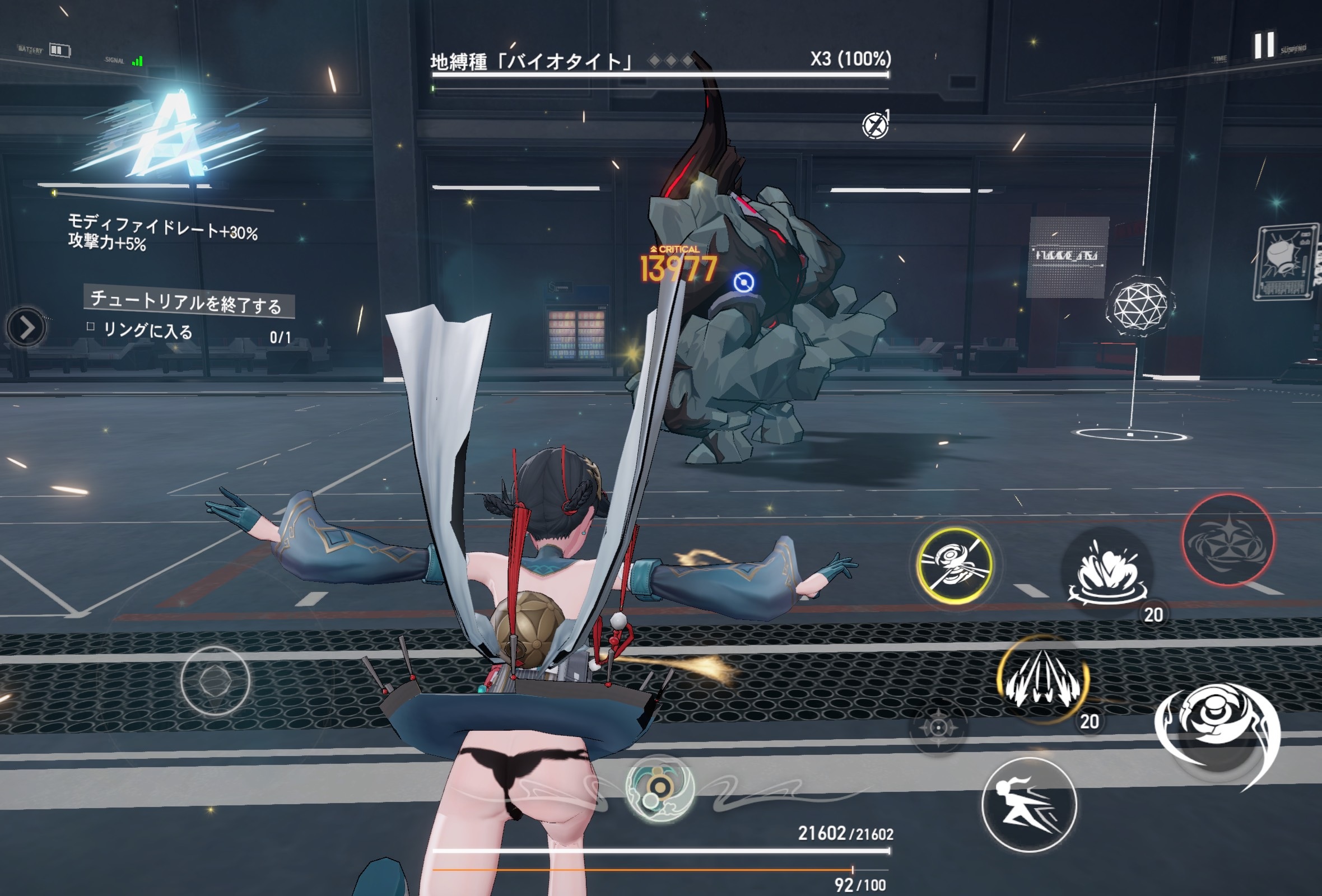Expand the side panel with the arrow button
The width and height of the screenshot is (1322, 896).
tap(26, 328)
